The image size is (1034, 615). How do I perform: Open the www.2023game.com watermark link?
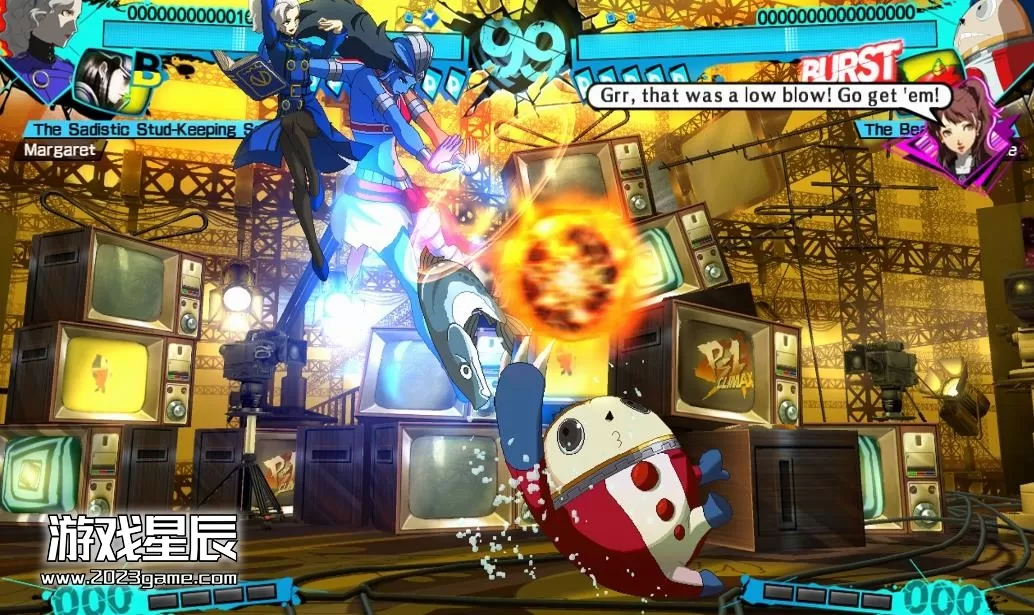143,577
